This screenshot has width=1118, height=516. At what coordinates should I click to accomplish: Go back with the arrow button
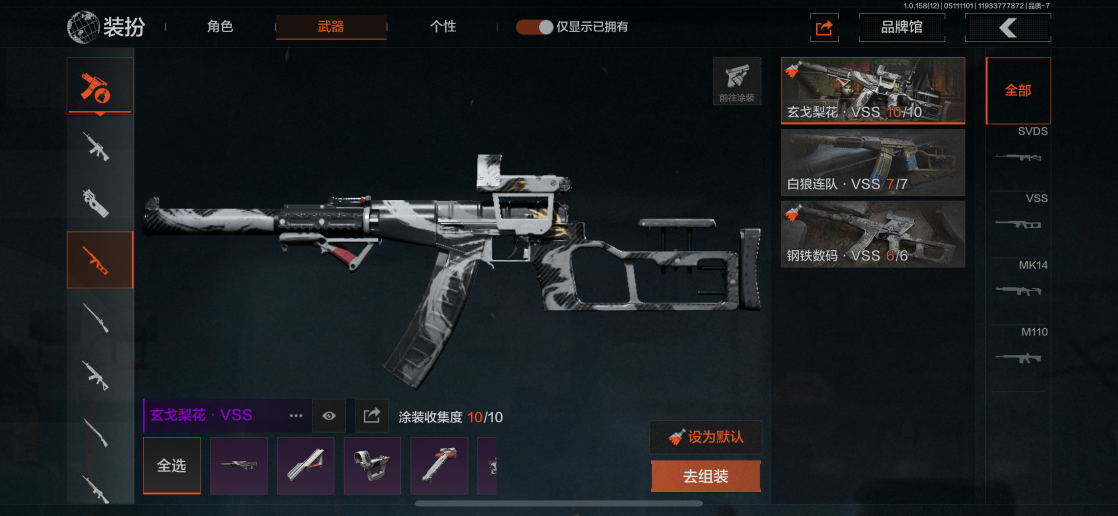[1007, 28]
